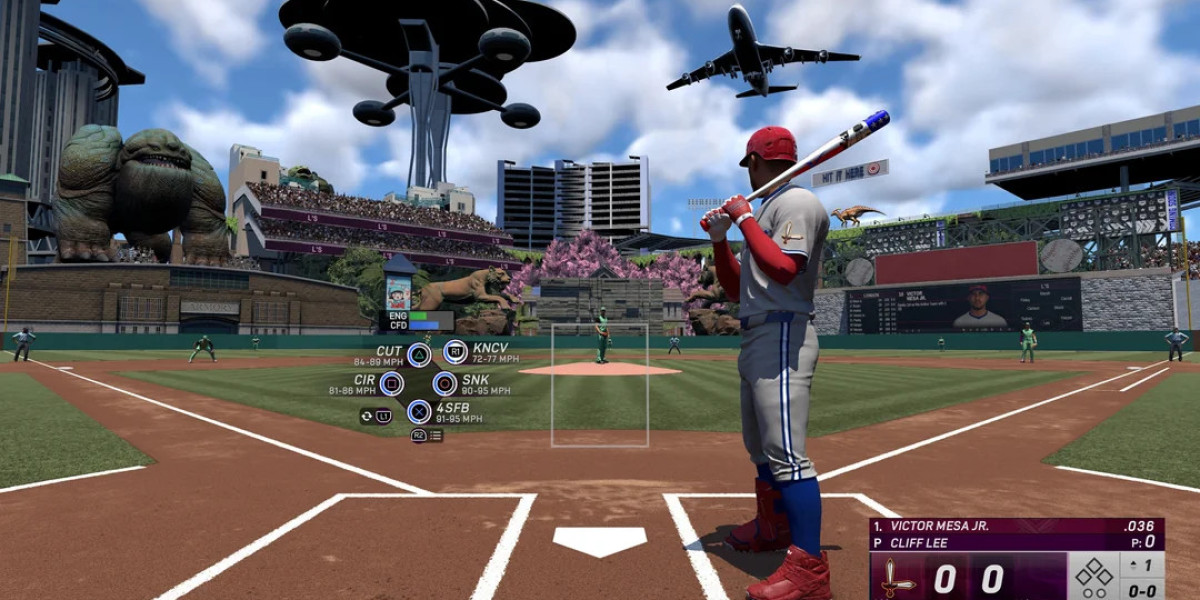Click inside the strike zone box
Viewport: 1200px width, 600px height.
tap(599, 385)
